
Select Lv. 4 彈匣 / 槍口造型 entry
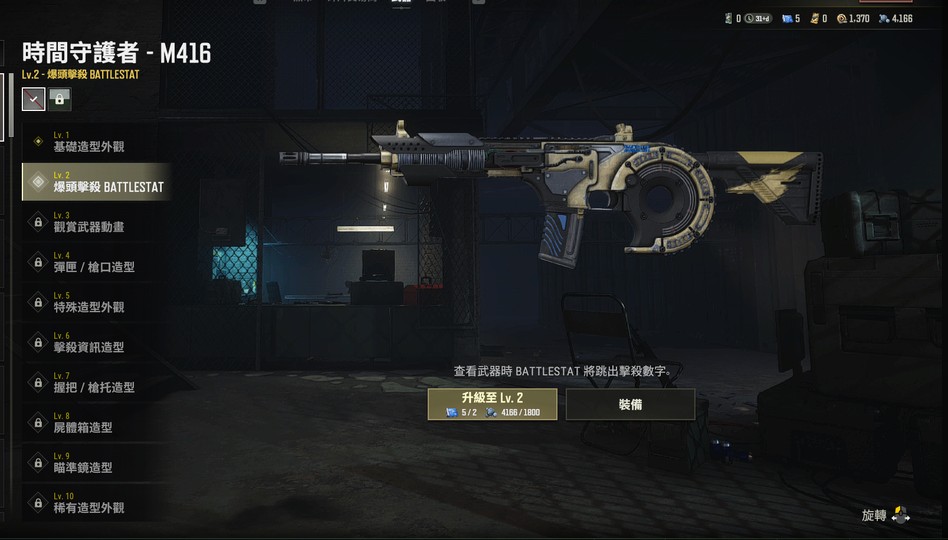tap(95, 262)
